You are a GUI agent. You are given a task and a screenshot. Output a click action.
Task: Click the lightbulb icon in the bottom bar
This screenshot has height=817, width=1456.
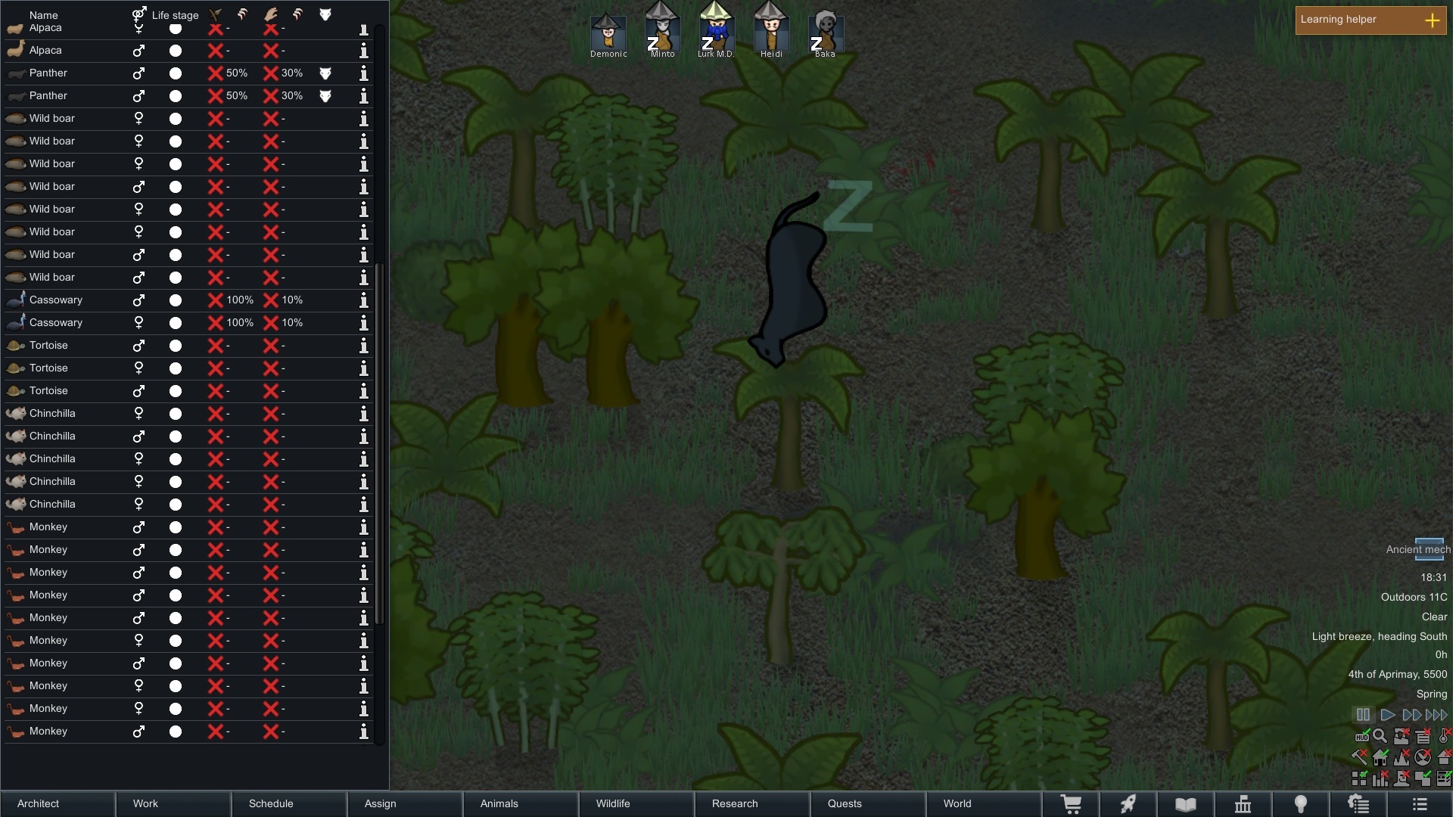tap(1301, 803)
